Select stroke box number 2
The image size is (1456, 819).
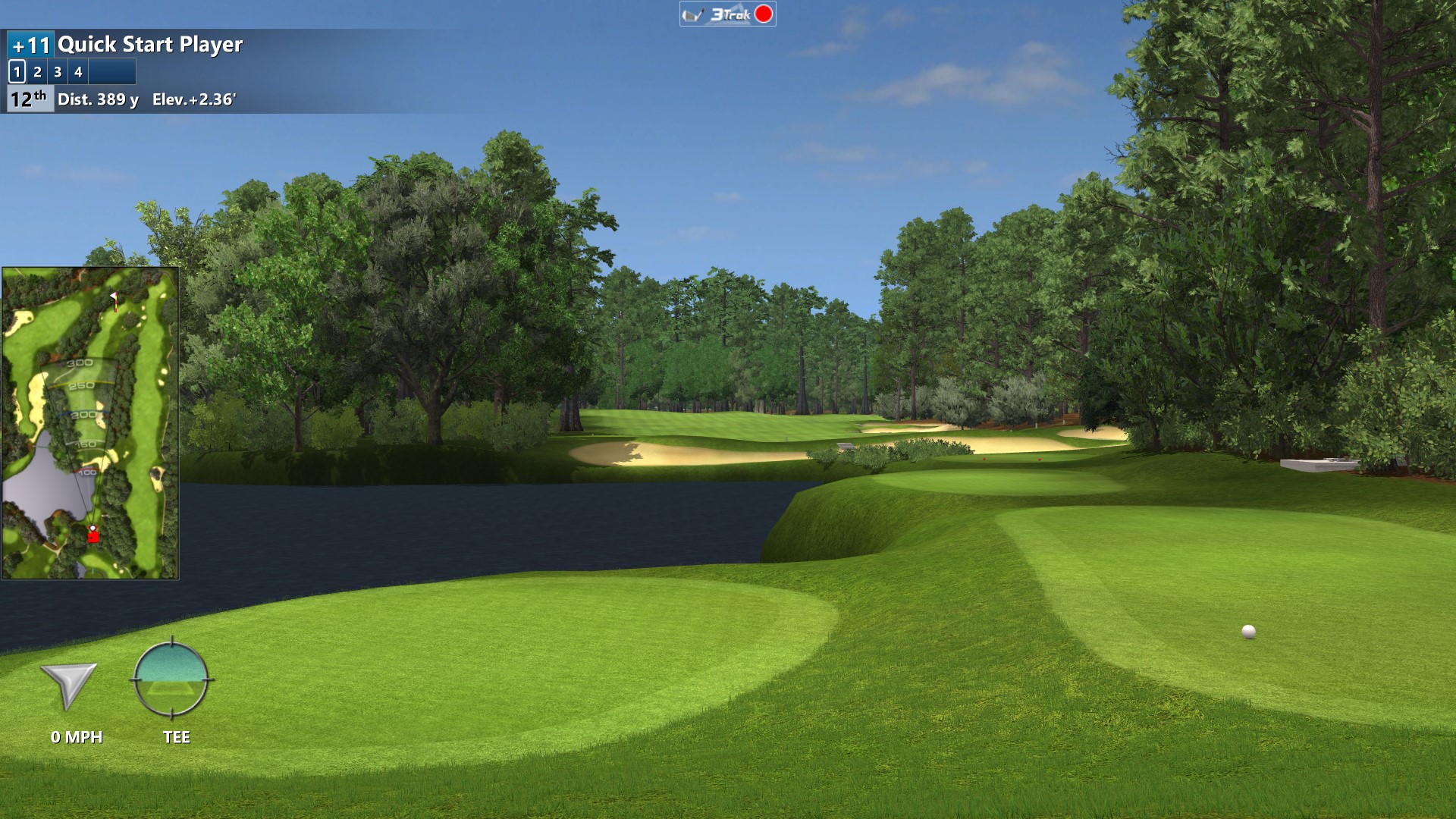37,72
